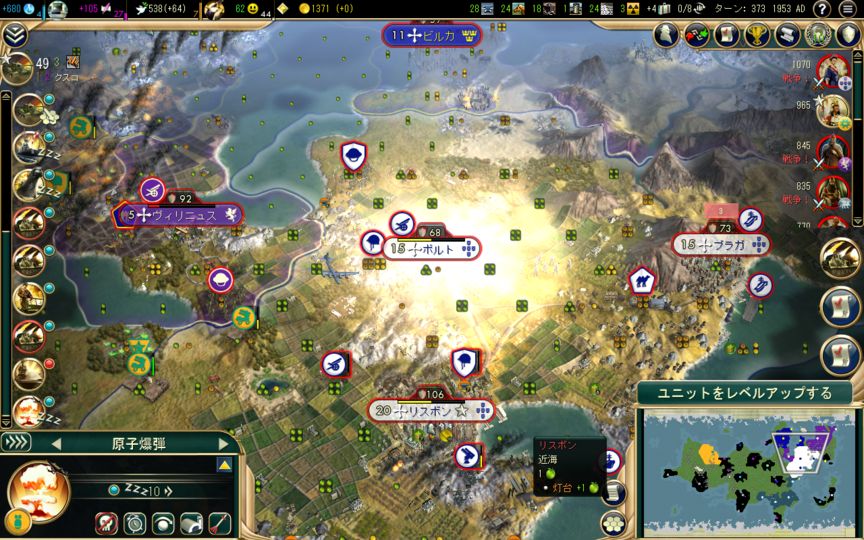Select the top leader portrait in diplomacy list
Image resolution: width=864 pixels, height=540 pixels.
tap(831, 70)
